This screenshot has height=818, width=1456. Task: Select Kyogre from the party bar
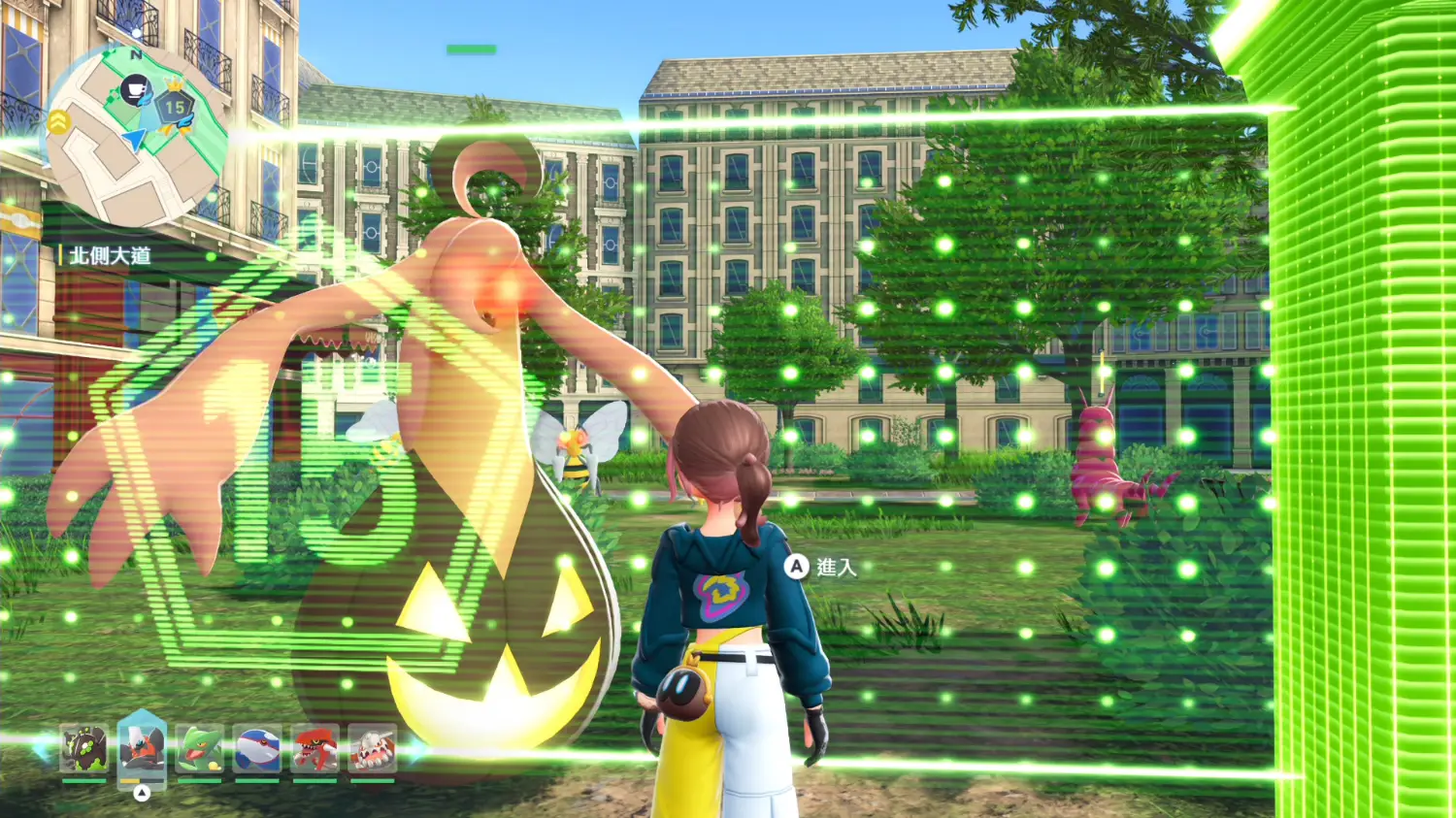coord(257,749)
